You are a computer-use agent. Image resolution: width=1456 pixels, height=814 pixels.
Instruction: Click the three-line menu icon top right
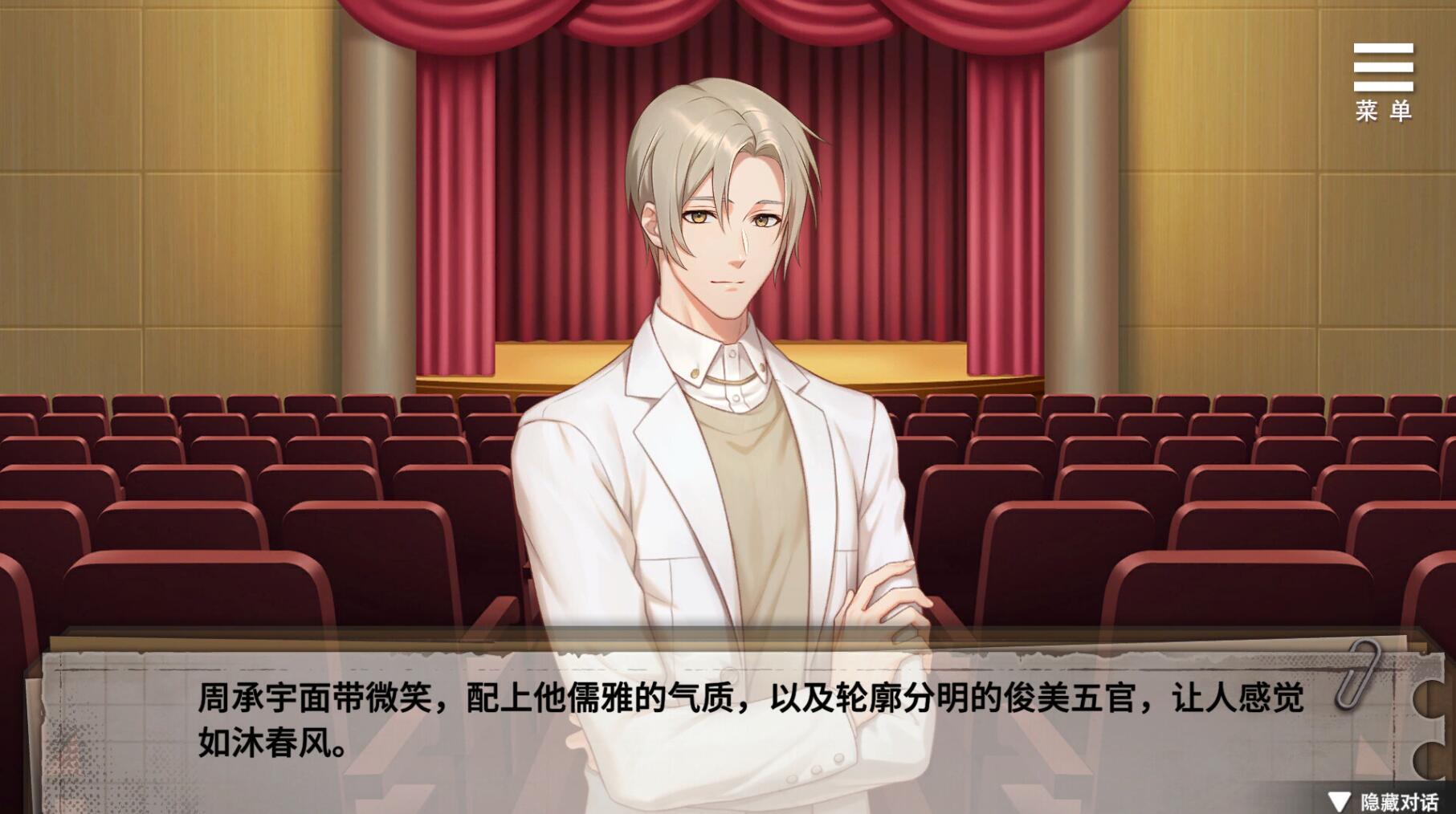(x=1385, y=68)
